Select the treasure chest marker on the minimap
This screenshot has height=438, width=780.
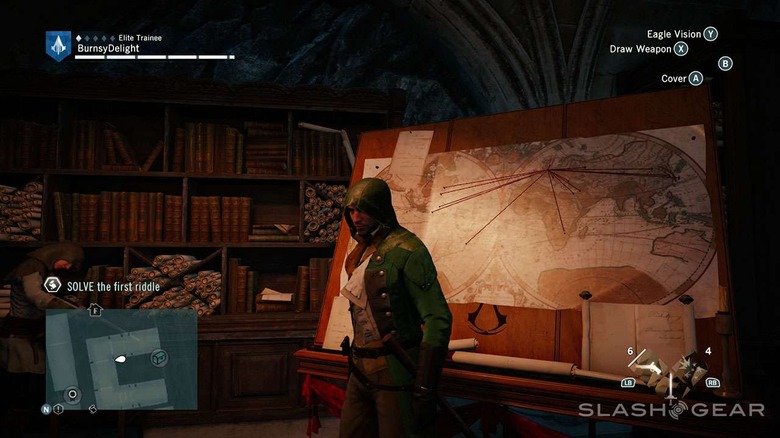(159, 356)
